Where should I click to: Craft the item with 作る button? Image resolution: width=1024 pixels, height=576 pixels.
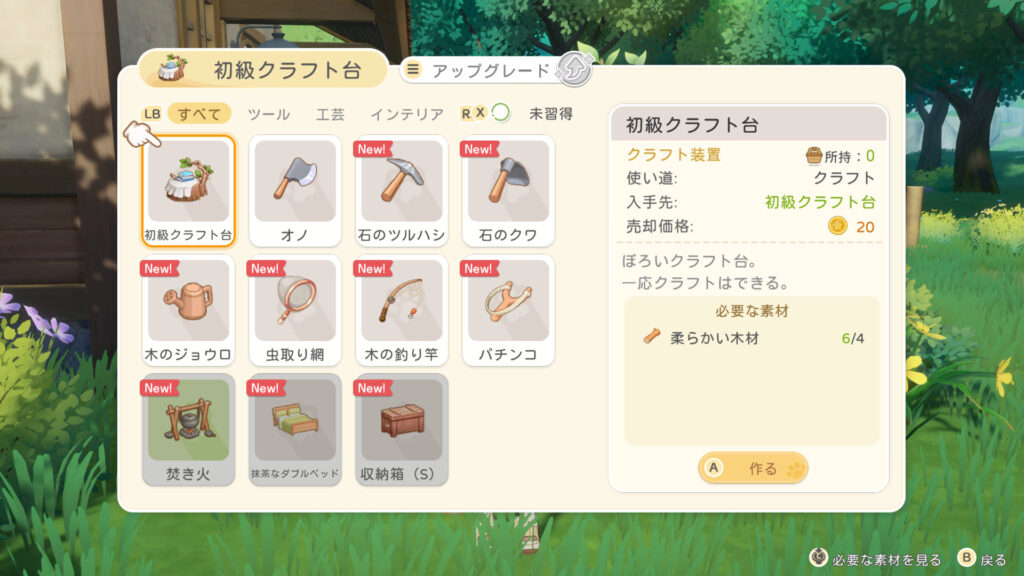pyautogui.click(x=753, y=467)
